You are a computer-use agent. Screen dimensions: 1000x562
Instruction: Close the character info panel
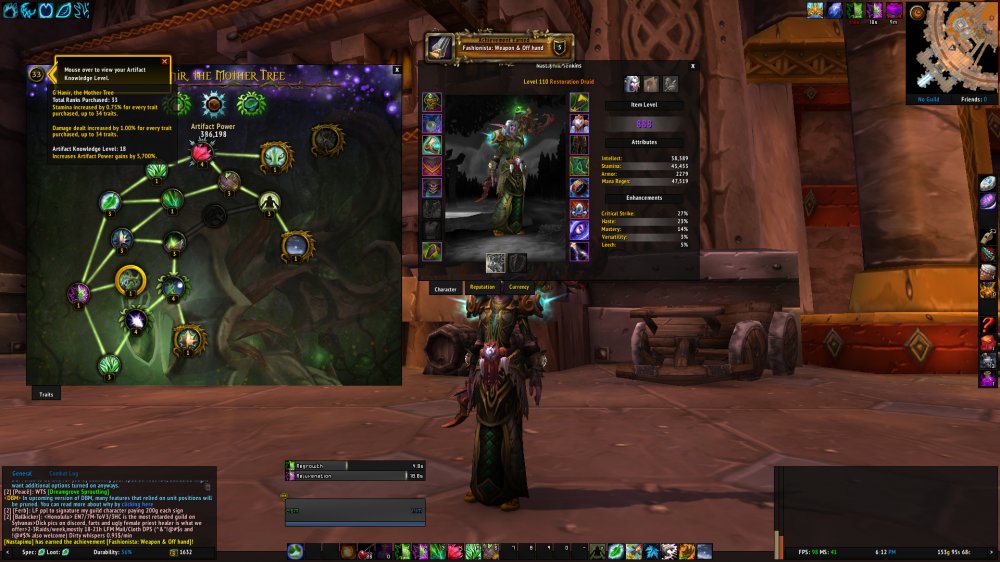tap(692, 65)
